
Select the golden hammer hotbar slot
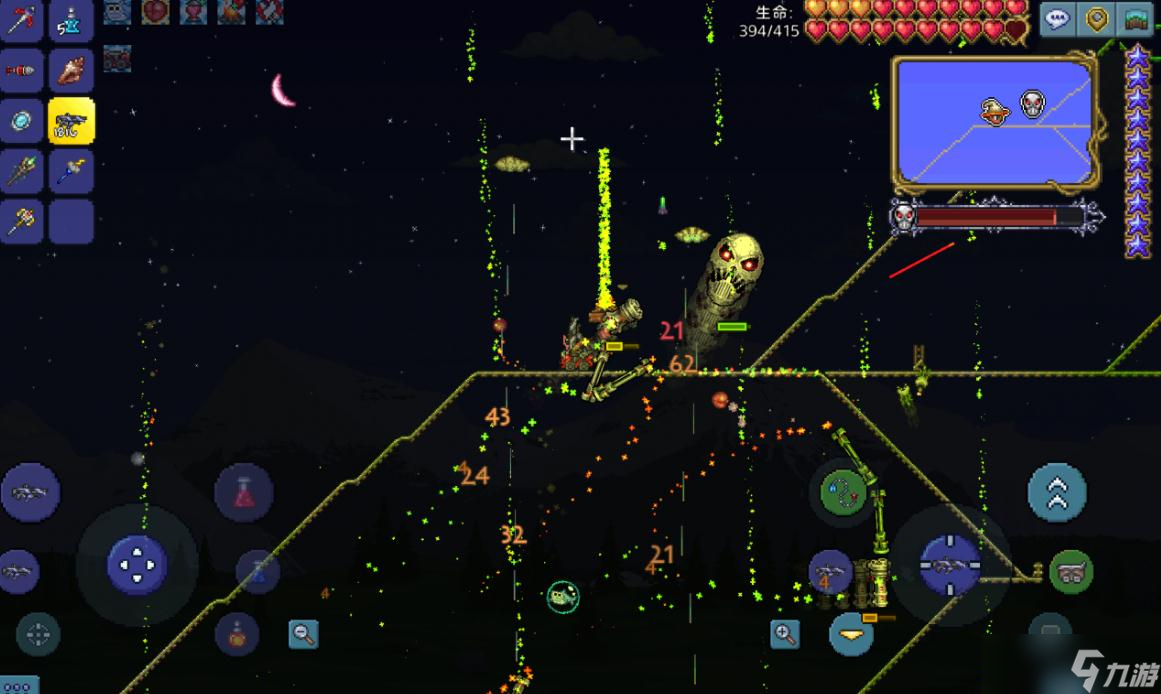click(21, 221)
